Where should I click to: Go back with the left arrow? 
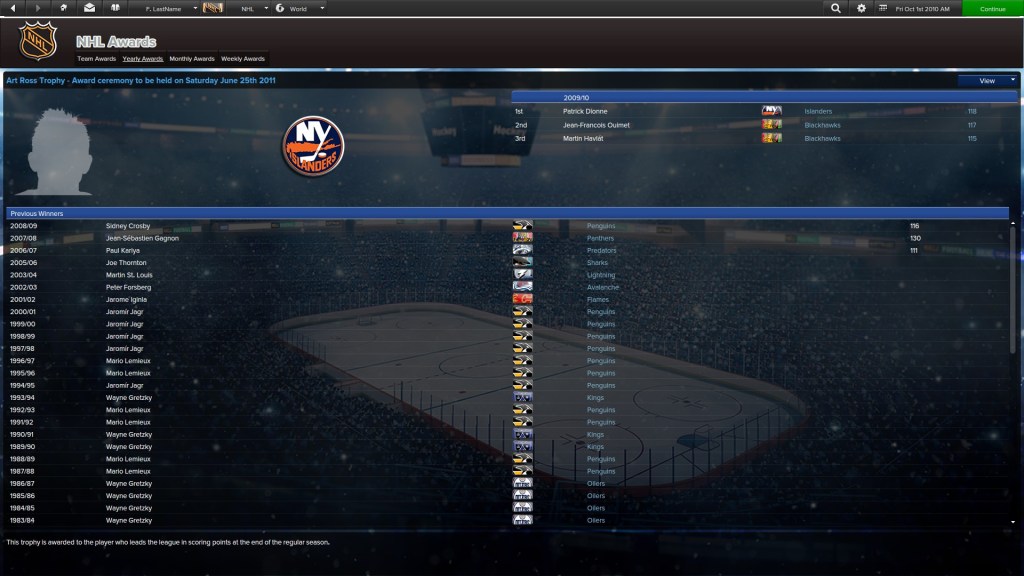point(11,8)
